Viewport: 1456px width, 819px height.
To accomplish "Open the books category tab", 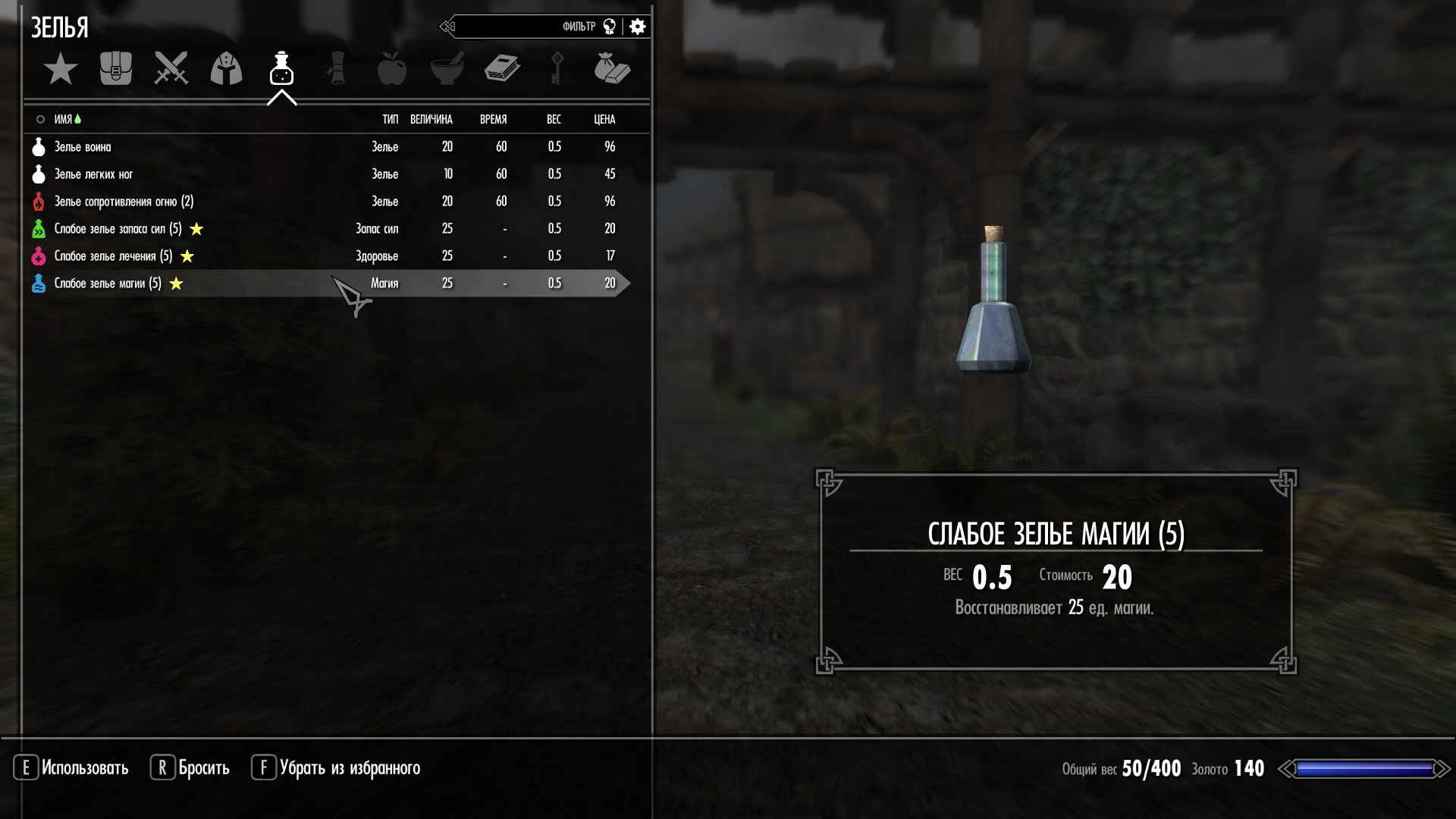I will click(502, 69).
